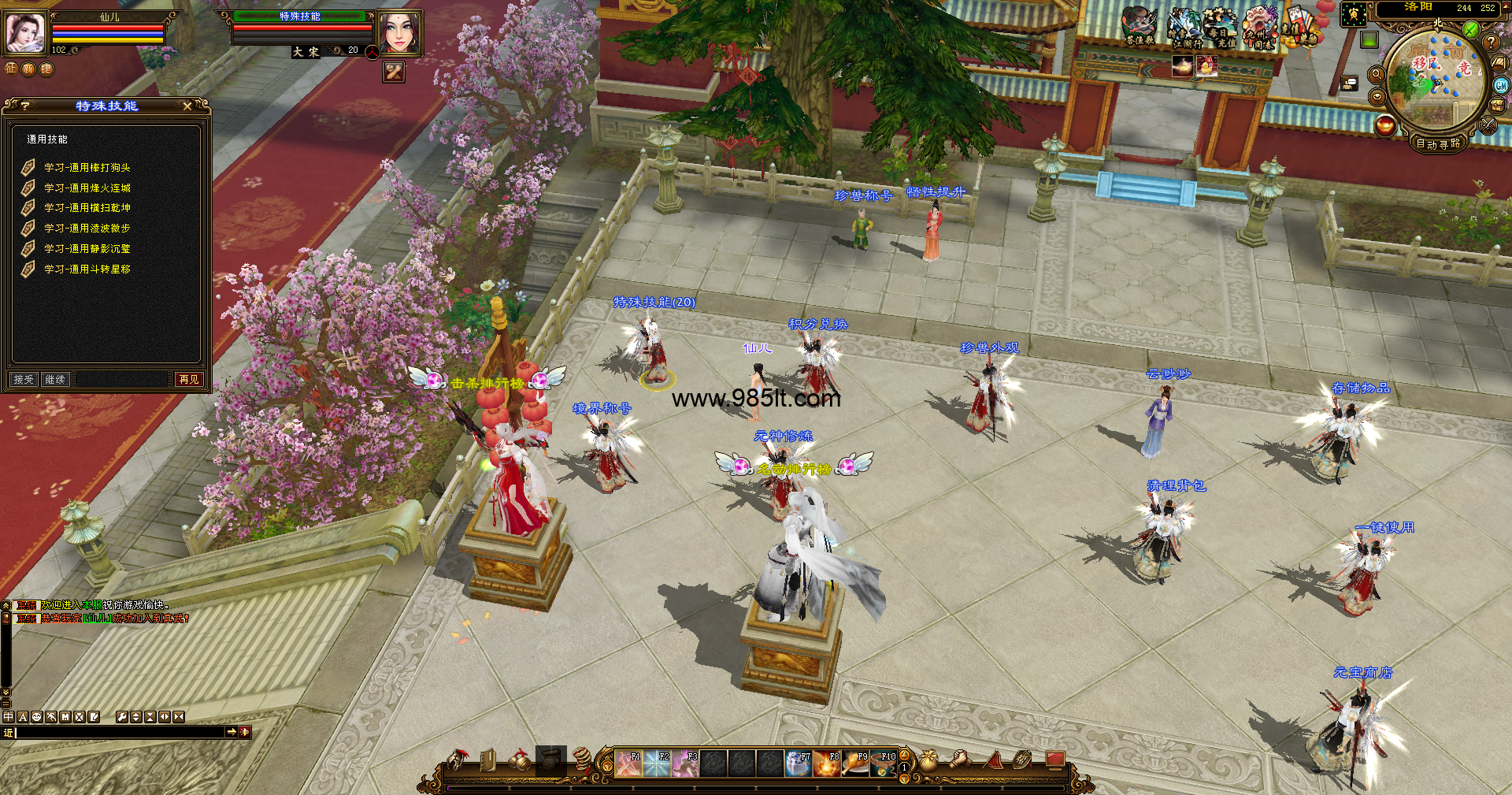
Task: Click the chat input field
Action: pos(120,733)
